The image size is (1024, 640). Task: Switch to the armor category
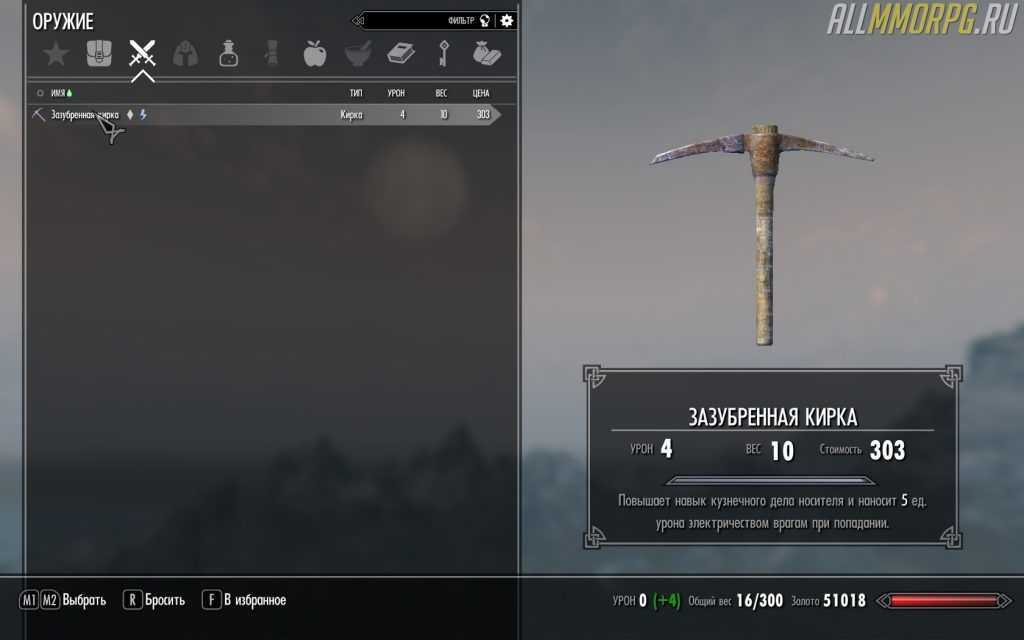click(186, 53)
